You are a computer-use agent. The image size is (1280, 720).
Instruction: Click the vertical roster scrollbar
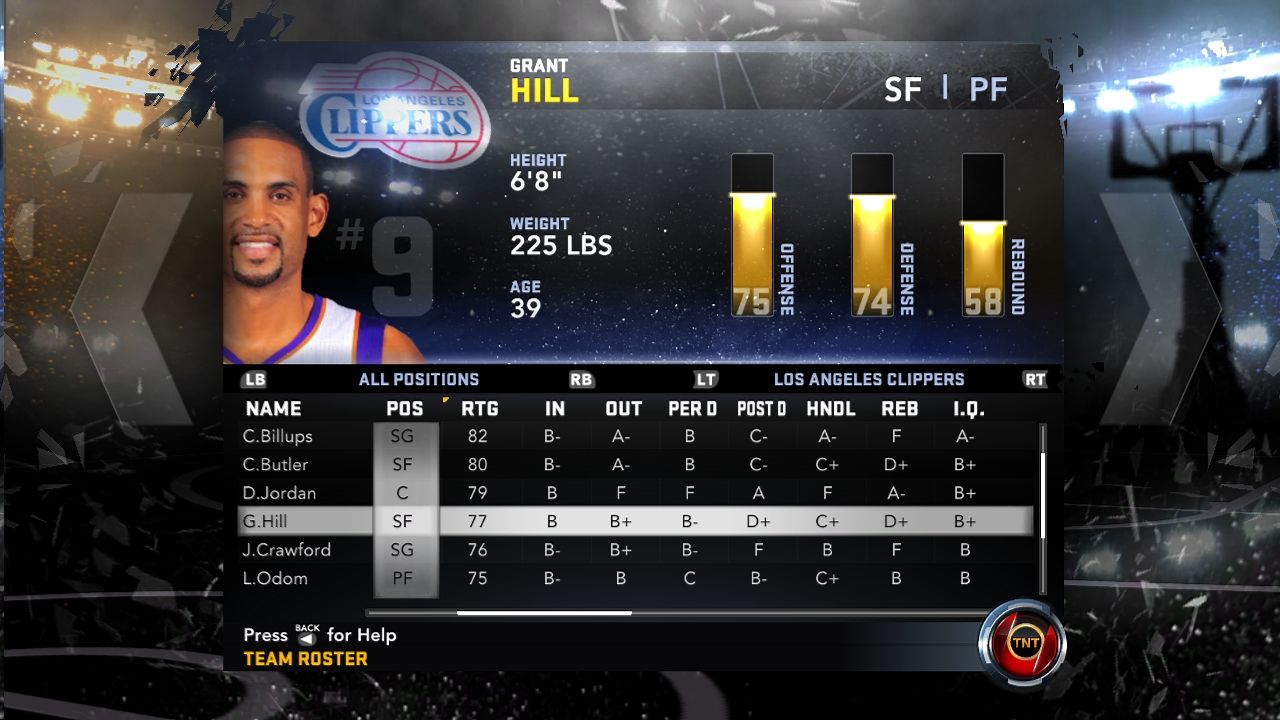click(1041, 480)
